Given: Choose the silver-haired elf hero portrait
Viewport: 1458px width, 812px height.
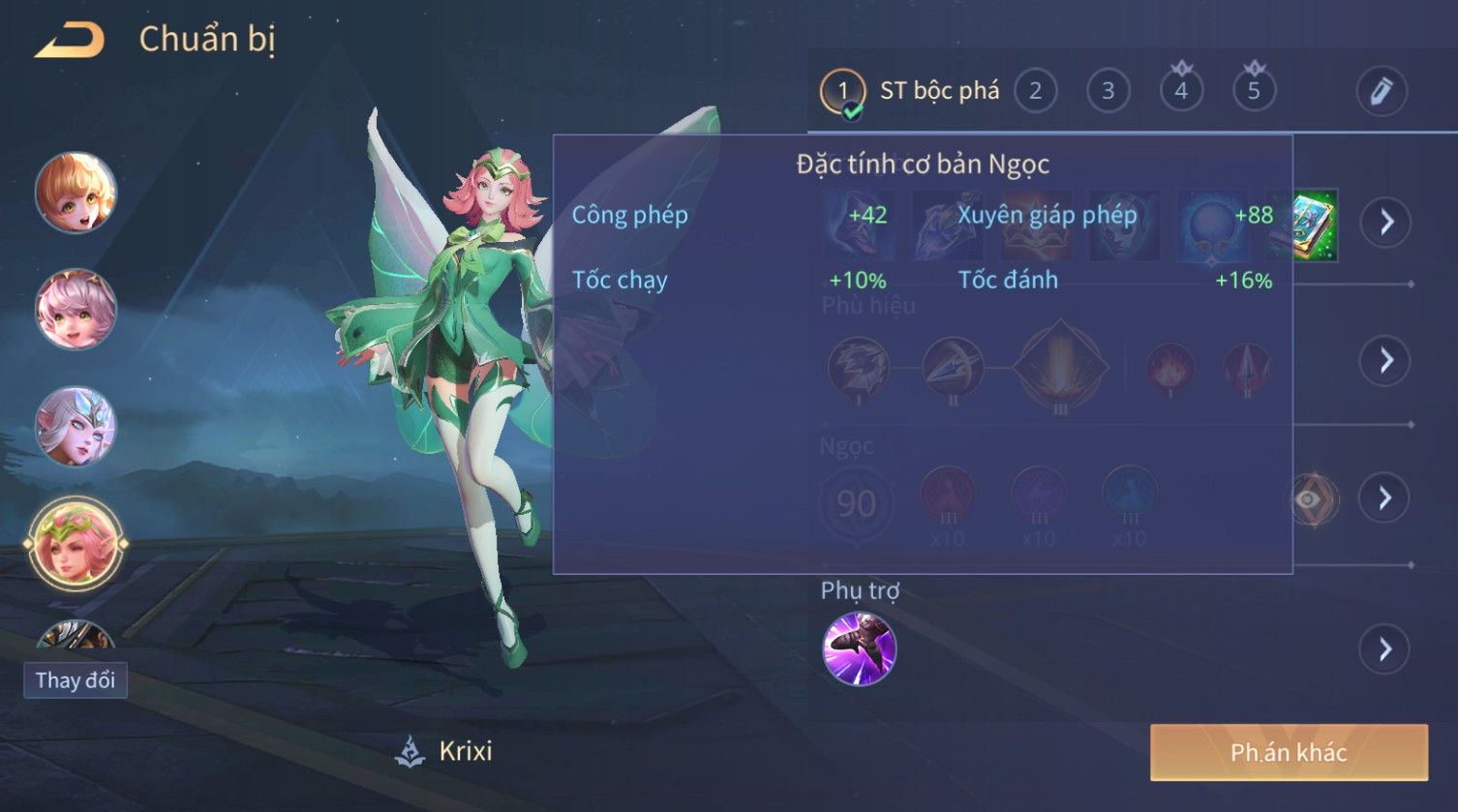Looking at the screenshot, I should [x=76, y=427].
